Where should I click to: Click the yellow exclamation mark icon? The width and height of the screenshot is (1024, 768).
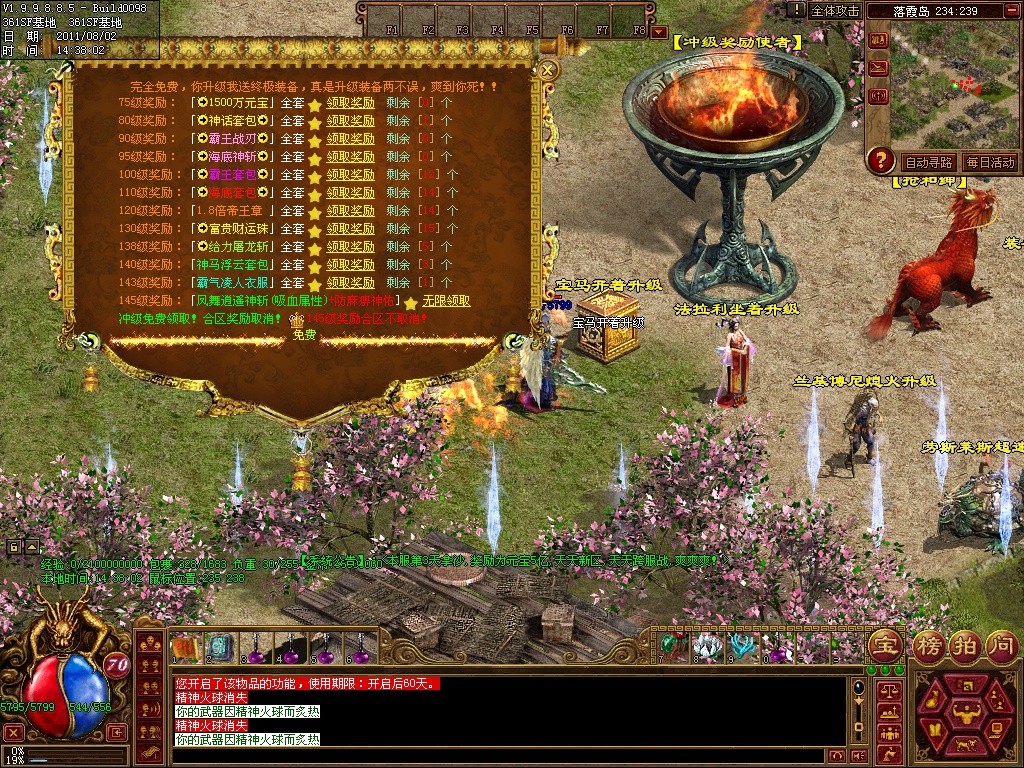coord(796,10)
